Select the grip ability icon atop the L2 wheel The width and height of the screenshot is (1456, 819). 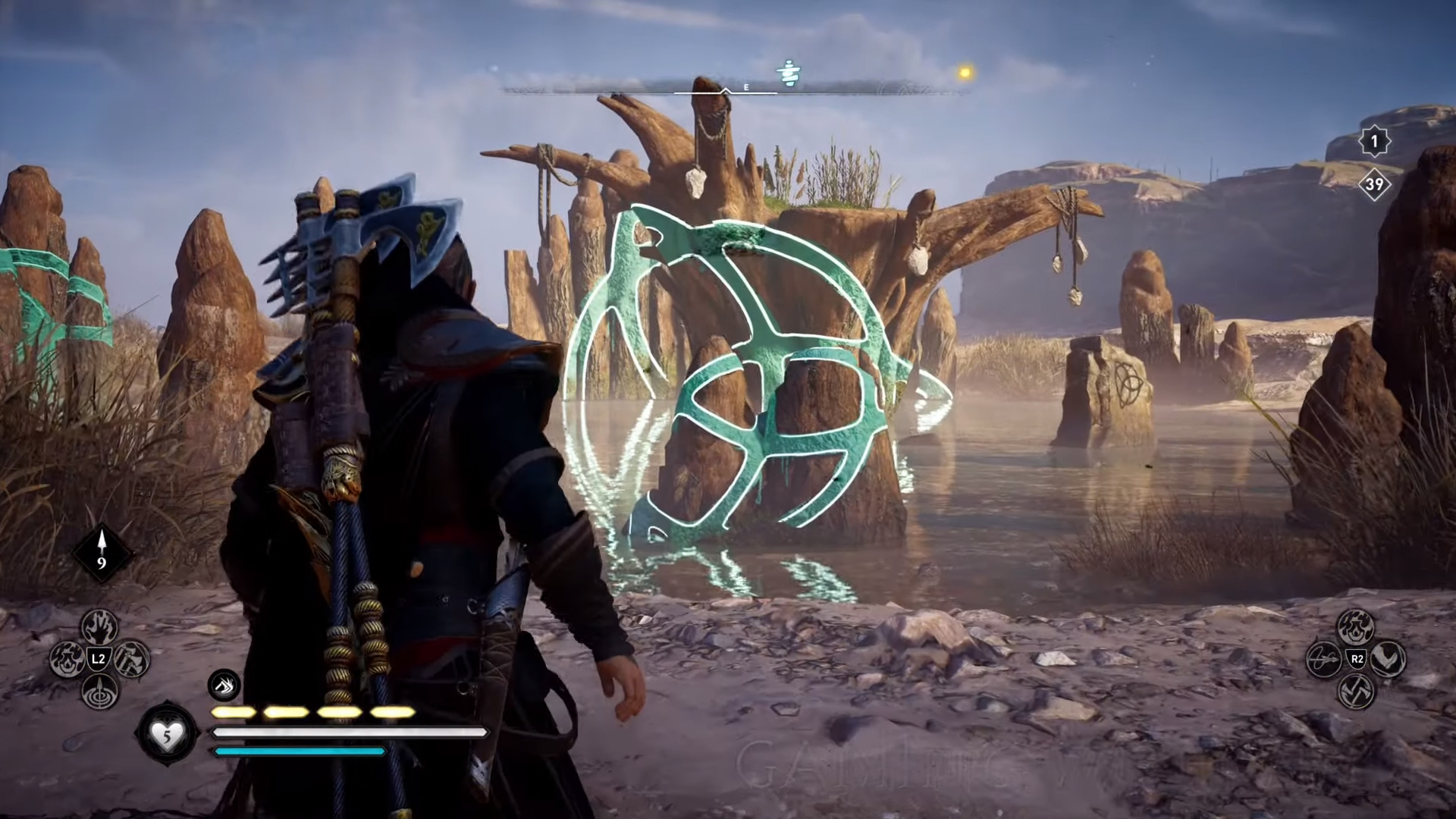[x=98, y=627]
